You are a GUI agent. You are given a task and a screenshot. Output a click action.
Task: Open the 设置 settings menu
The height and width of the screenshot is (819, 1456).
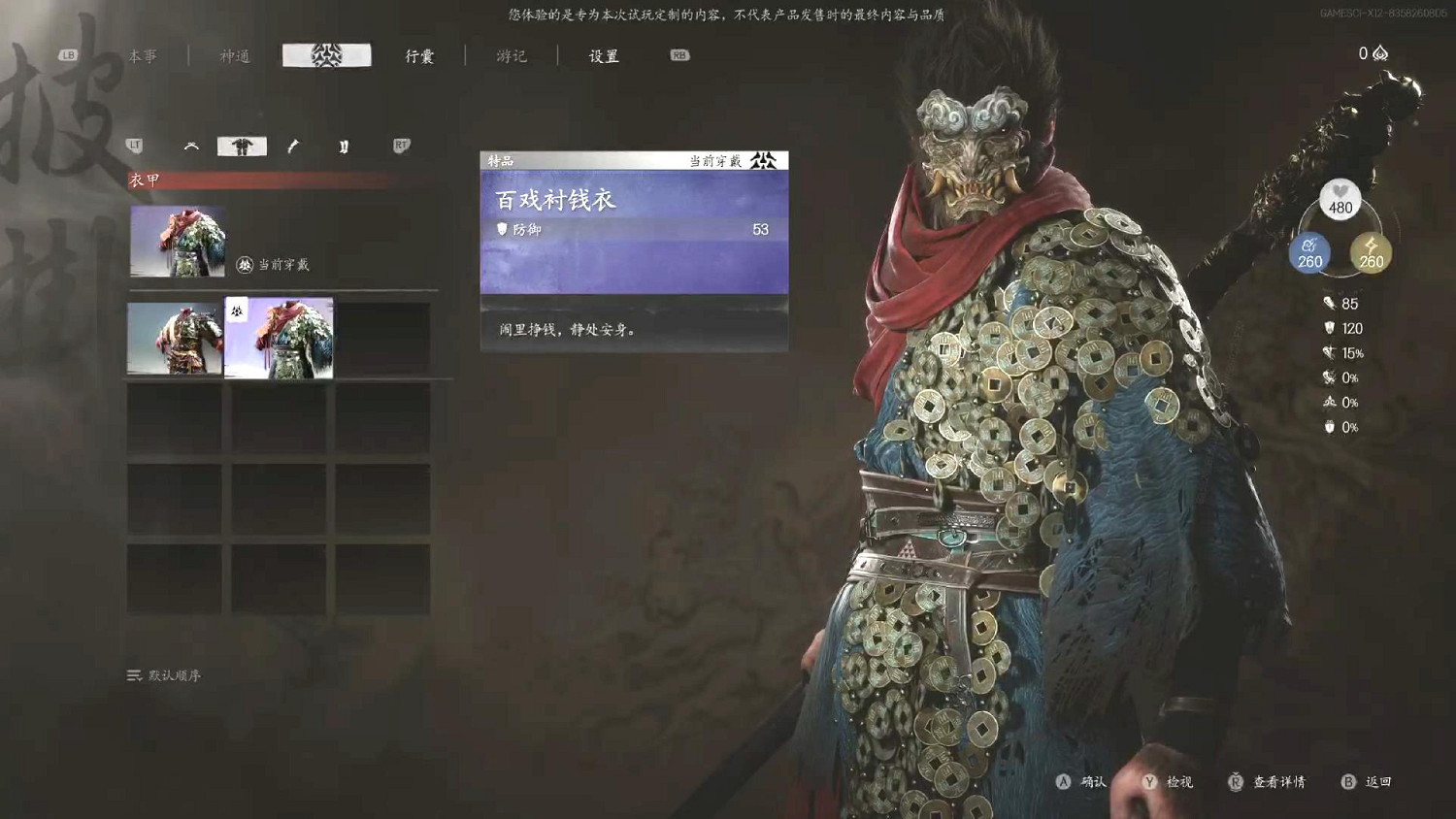coord(602,56)
